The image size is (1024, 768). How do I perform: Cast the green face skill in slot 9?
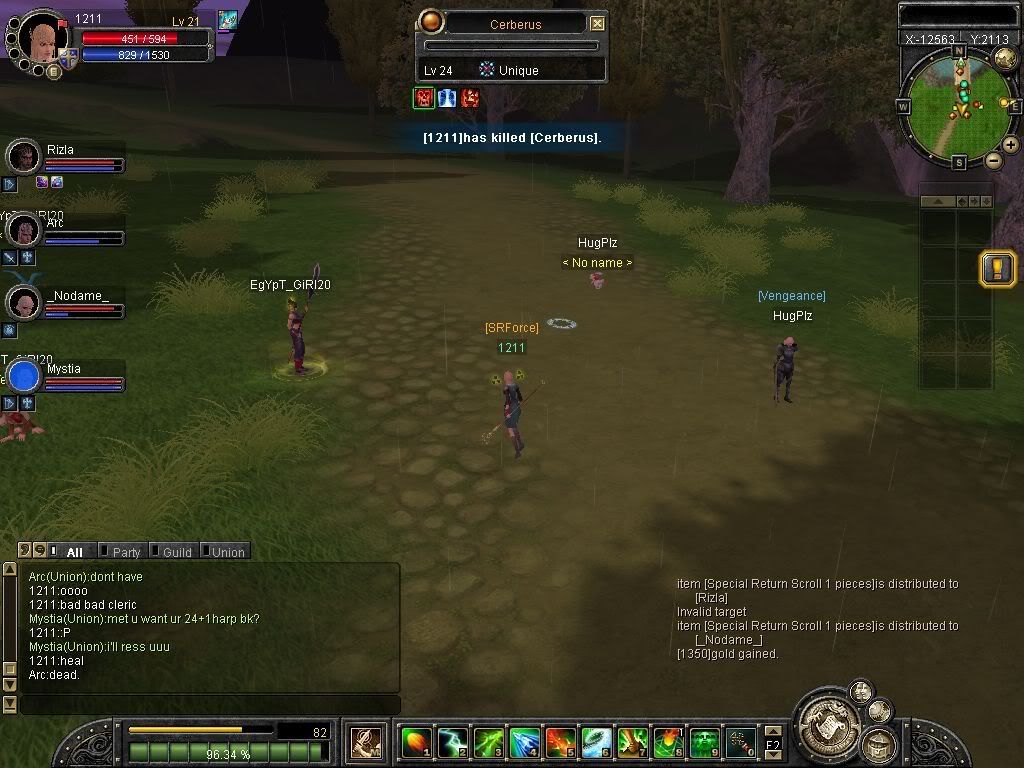pos(704,742)
